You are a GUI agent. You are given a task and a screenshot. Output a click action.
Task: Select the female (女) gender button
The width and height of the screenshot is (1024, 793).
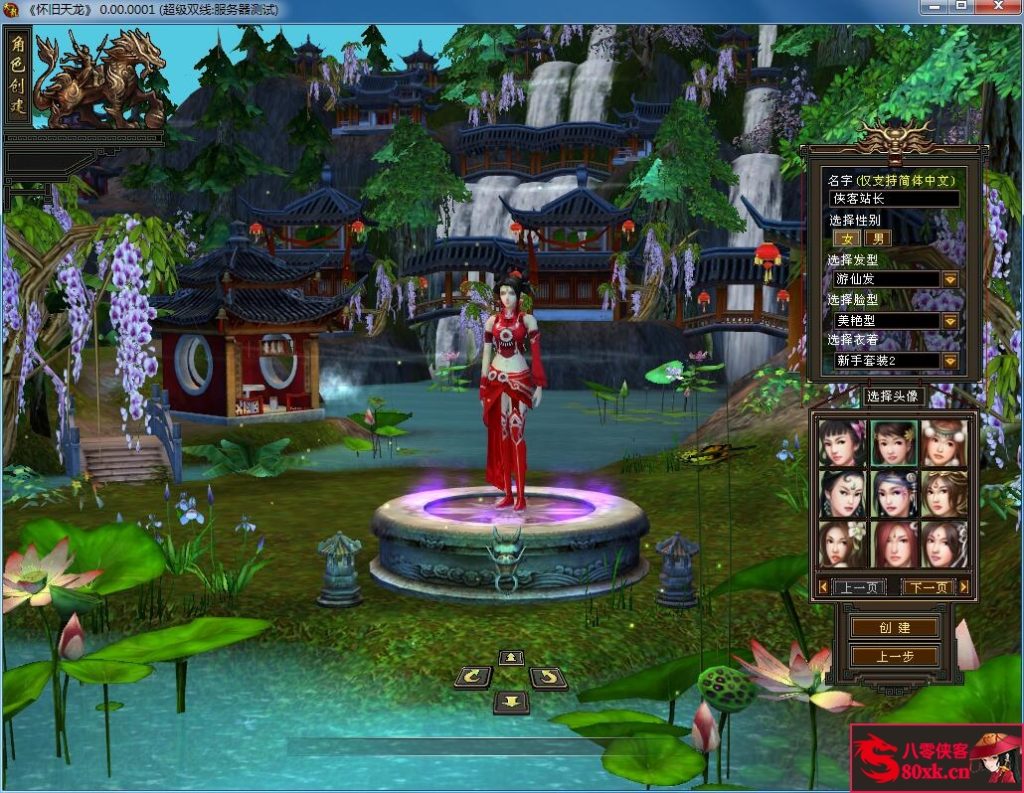pyautogui.click(x=847, y=238)
